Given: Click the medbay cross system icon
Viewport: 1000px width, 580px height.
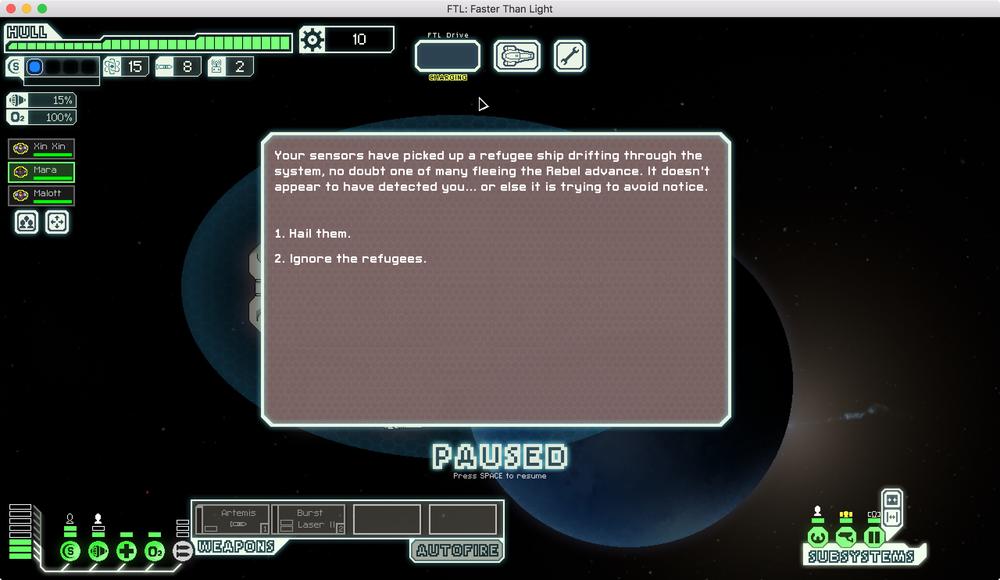Looking at the screenshot, I should point(126,551).
